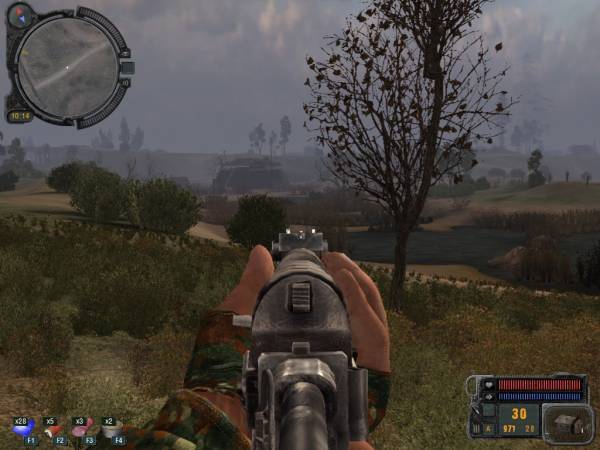Use the red F2 quick-slot item

click(53, 430)
